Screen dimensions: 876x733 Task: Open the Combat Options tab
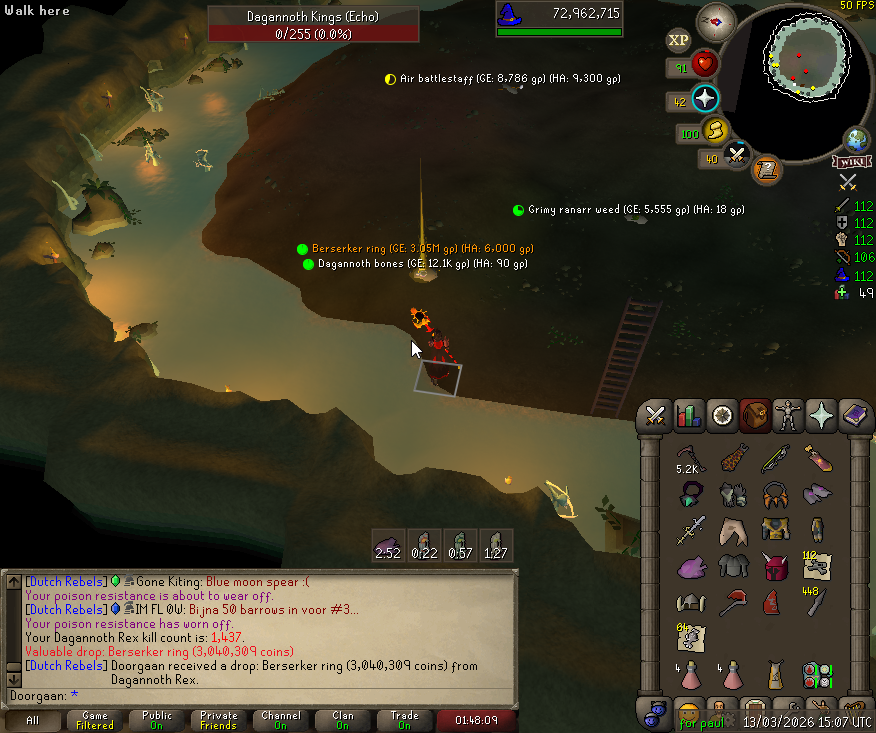(656, 414)
